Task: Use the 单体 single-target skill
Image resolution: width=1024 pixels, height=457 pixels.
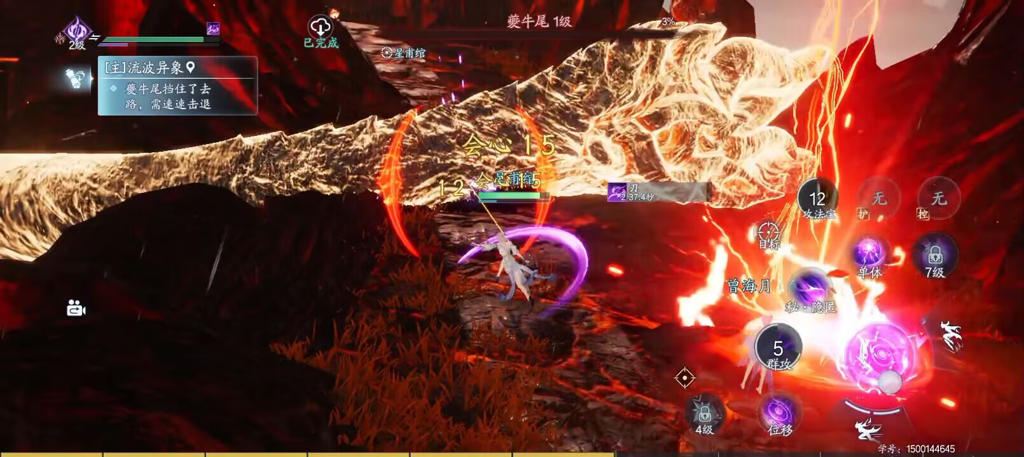Action: pyautogui.click(x=870, y=254)
